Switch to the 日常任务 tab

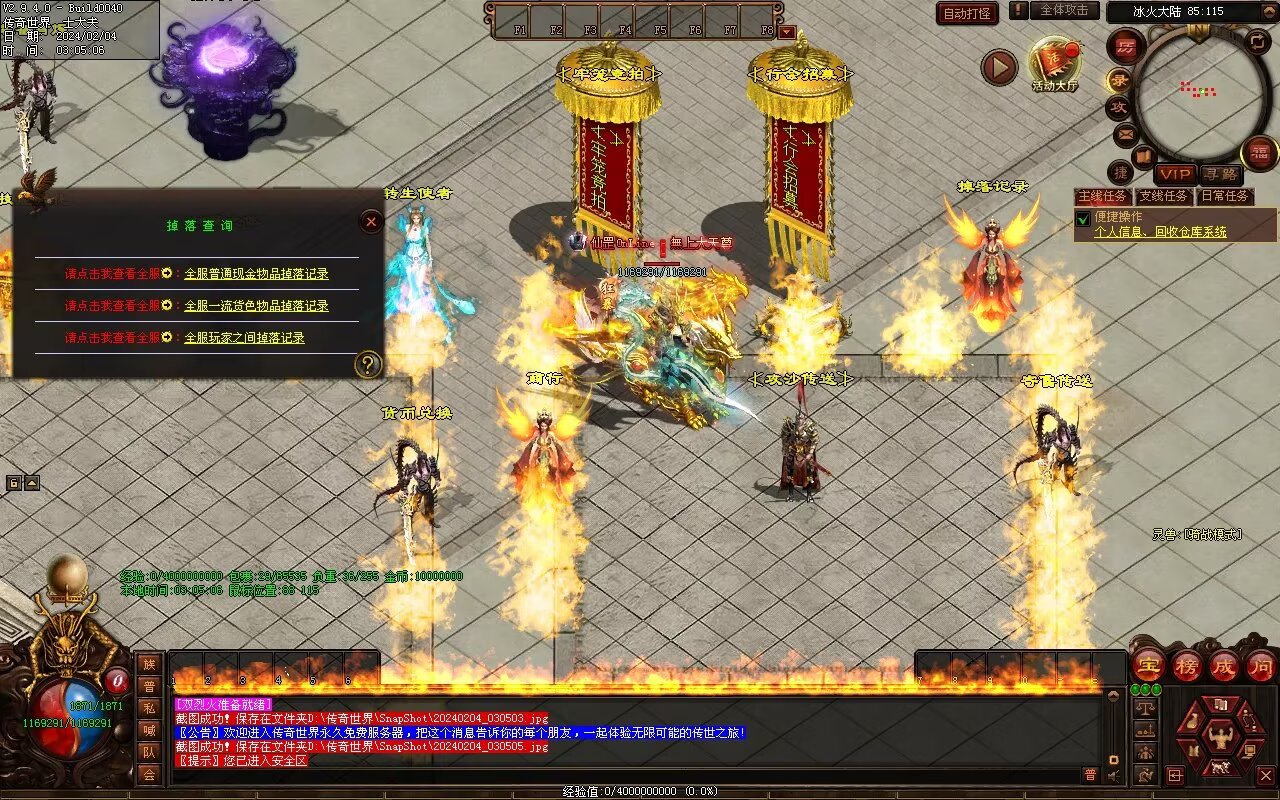pos(1225,196)
